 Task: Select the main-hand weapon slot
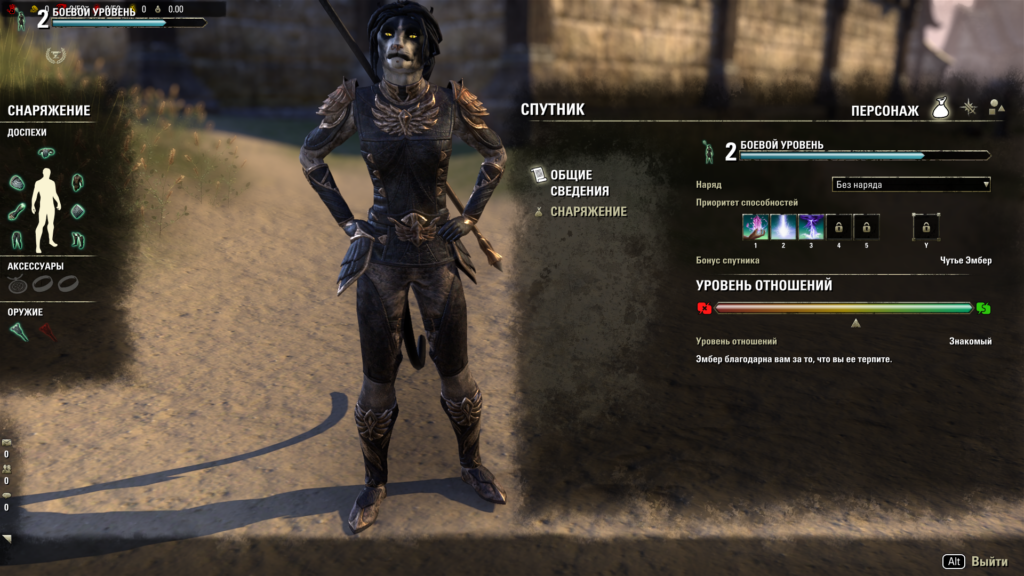(19, 332)
